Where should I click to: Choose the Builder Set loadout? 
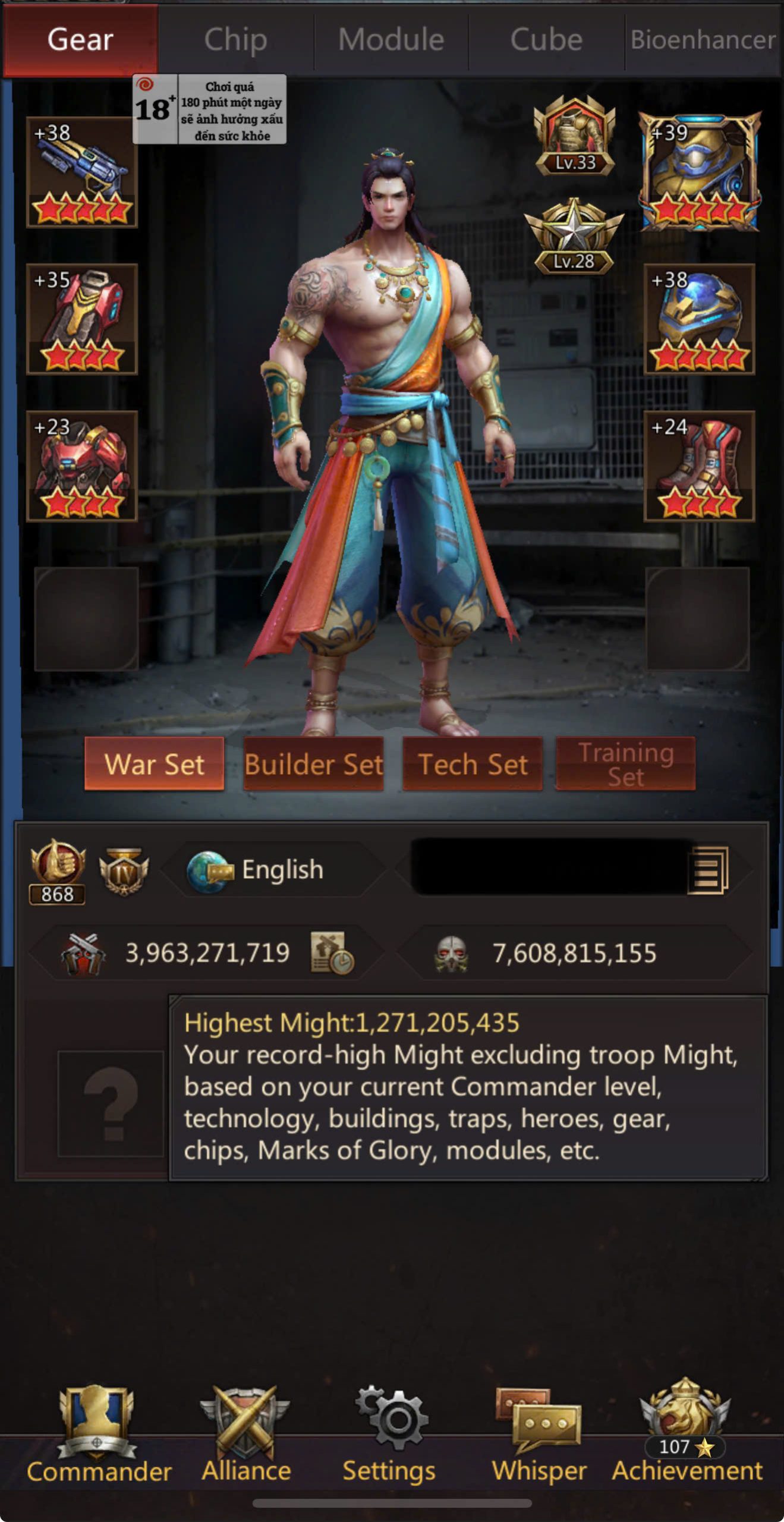click(313, 764)
